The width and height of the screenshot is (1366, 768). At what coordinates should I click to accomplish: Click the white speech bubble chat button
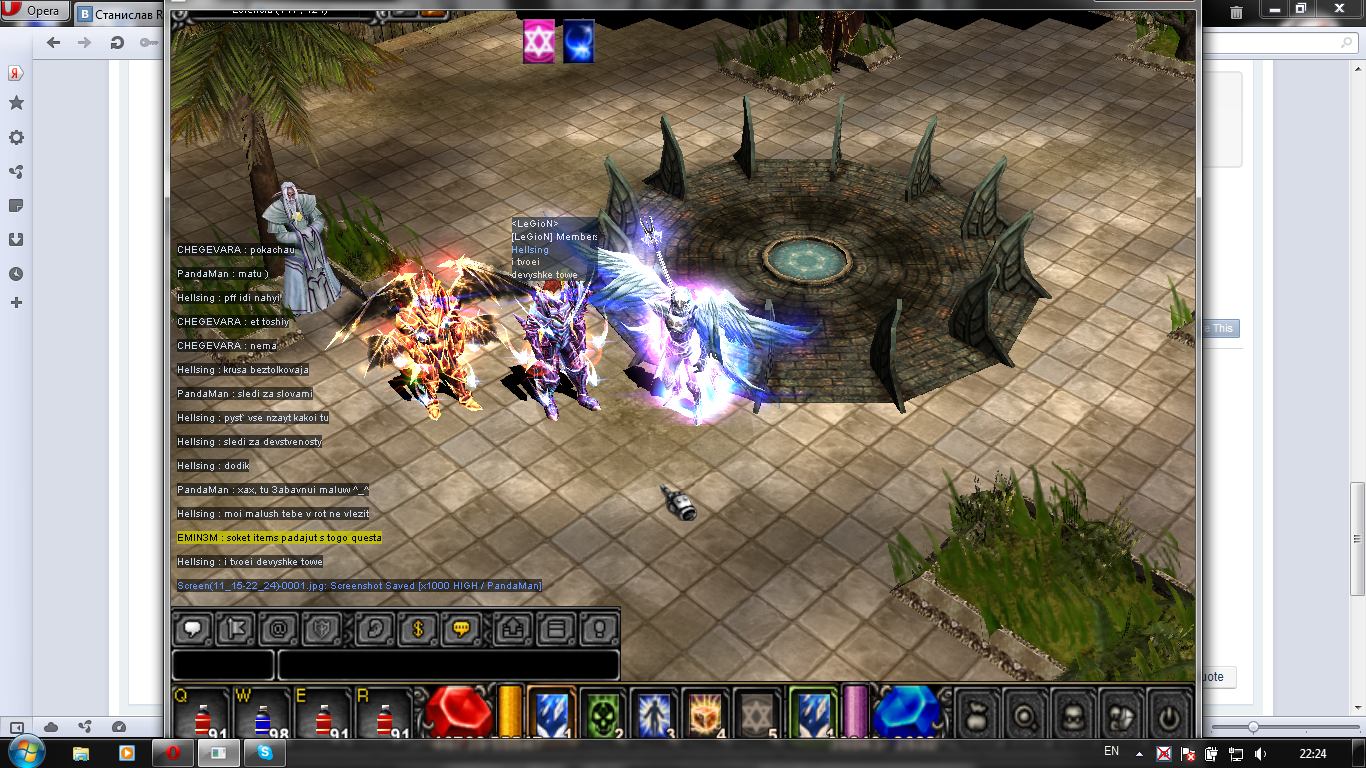[192, 630]
